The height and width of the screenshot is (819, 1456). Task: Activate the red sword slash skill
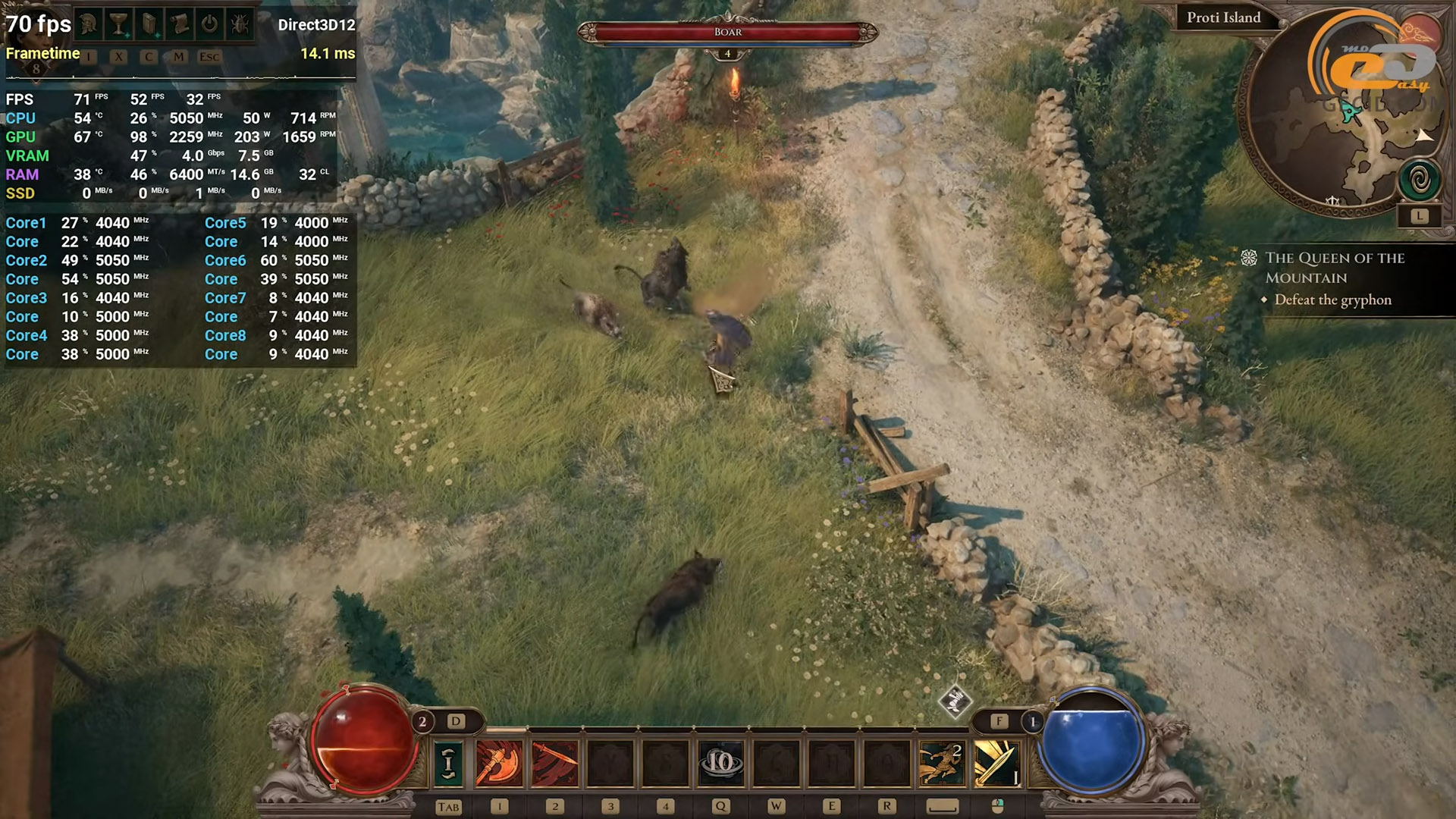(555, 763)
